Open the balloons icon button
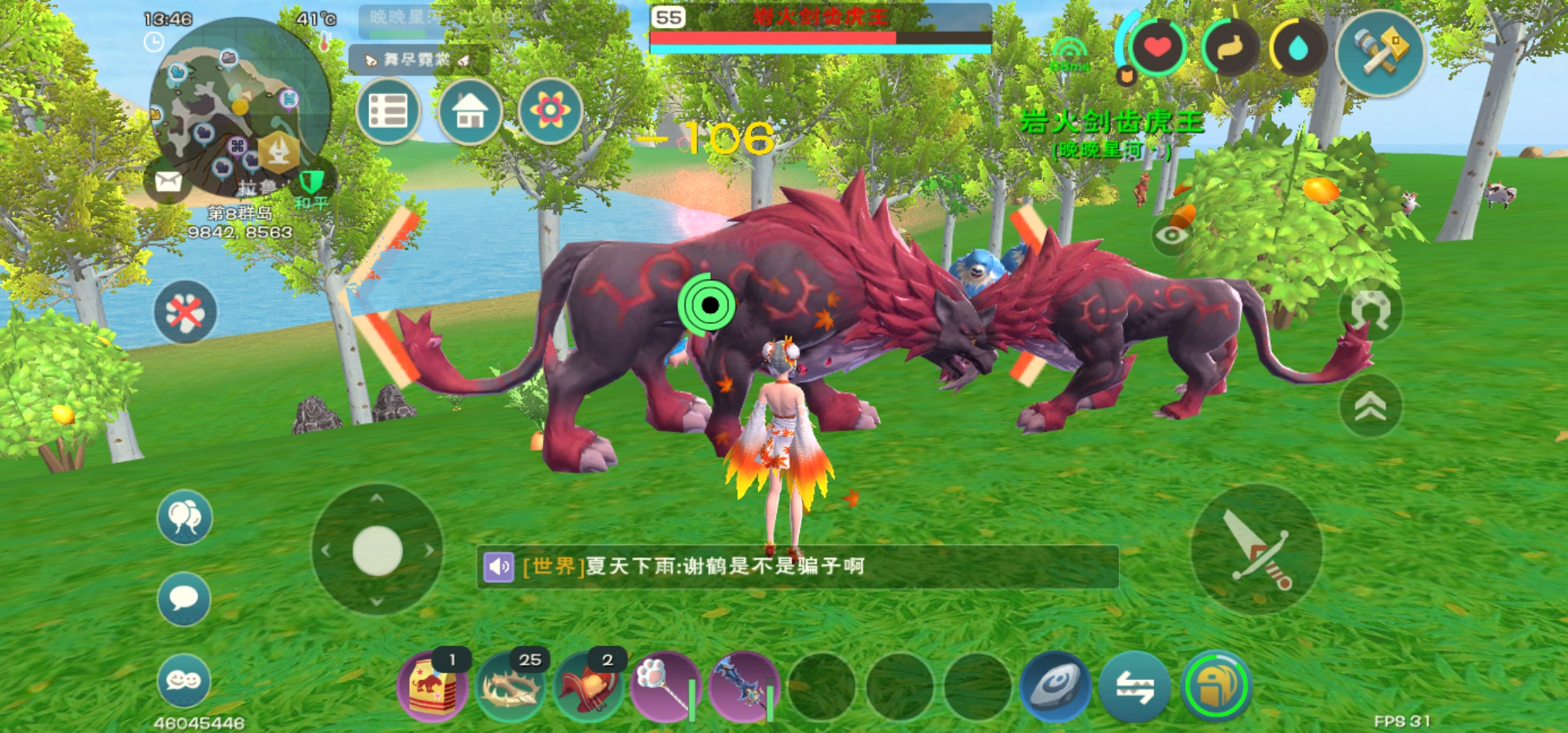The height and width of the screenshot is (733, 1568). point(184,517)
